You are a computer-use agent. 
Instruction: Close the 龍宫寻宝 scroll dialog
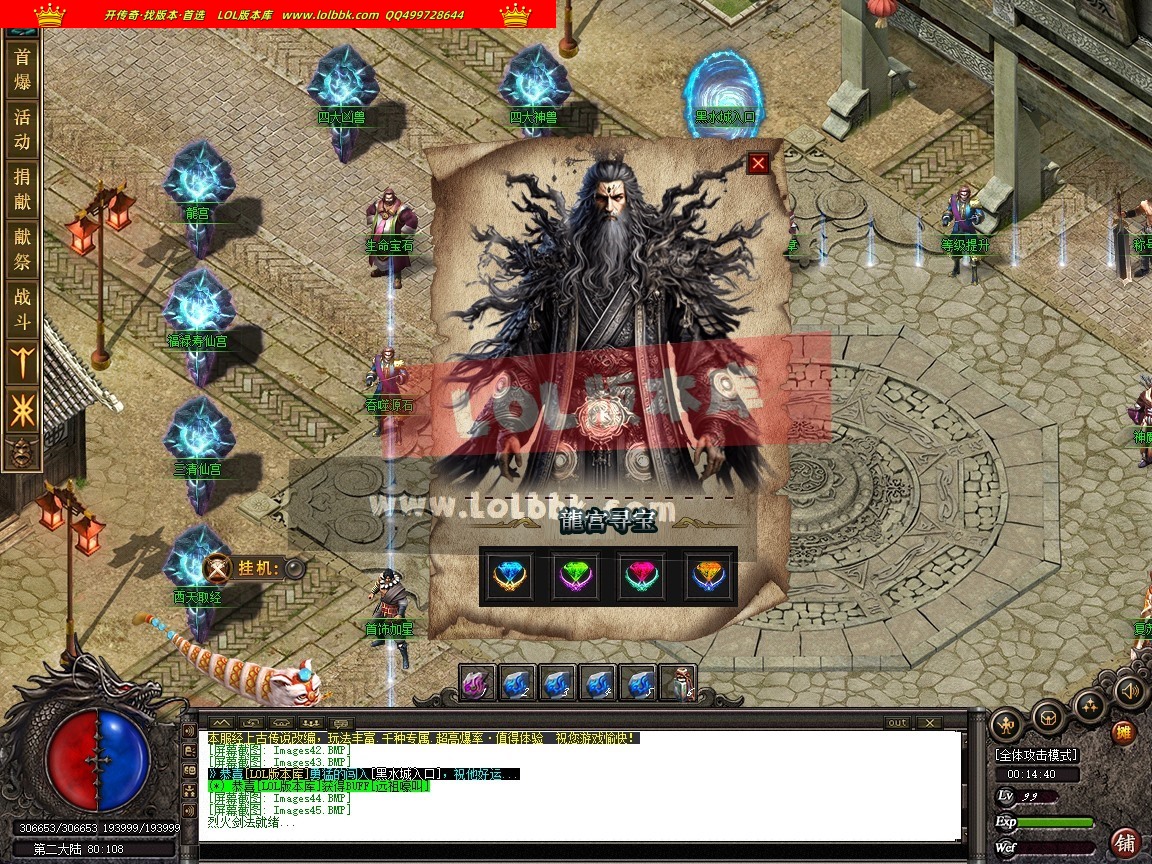(x=758, y=163)
